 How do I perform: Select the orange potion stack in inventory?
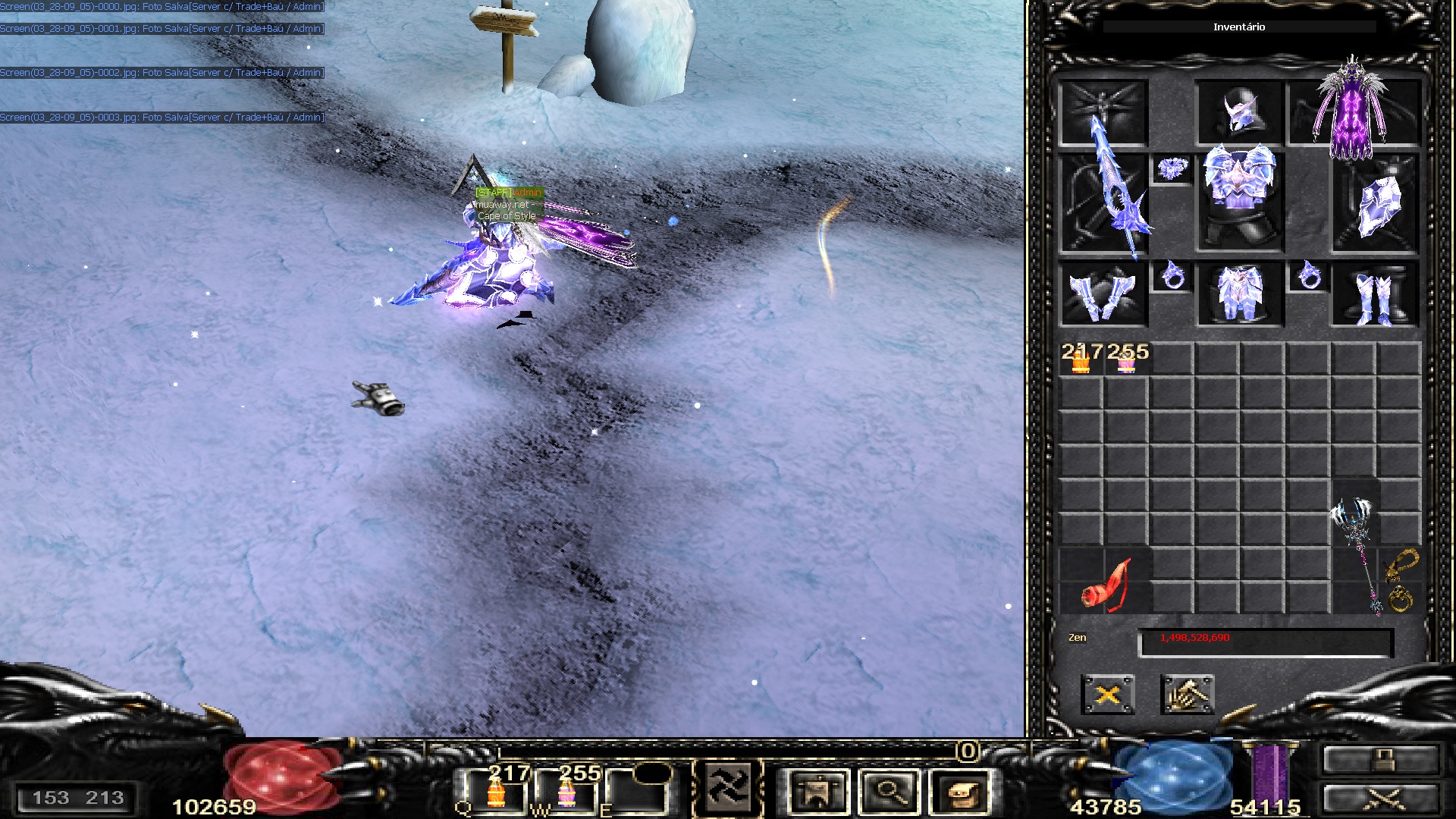coord(1081,362)
